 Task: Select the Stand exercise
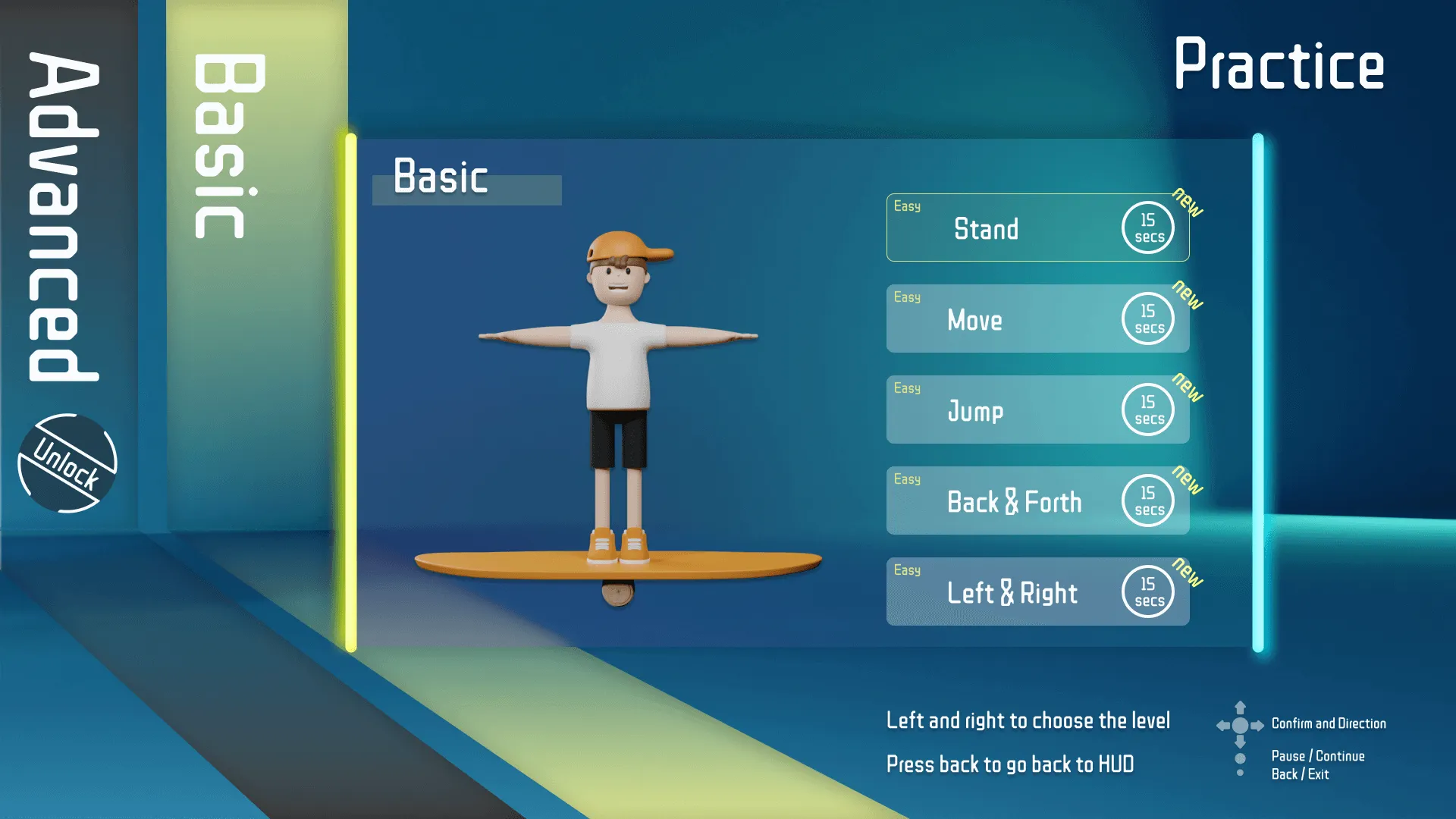click(987, 229)
